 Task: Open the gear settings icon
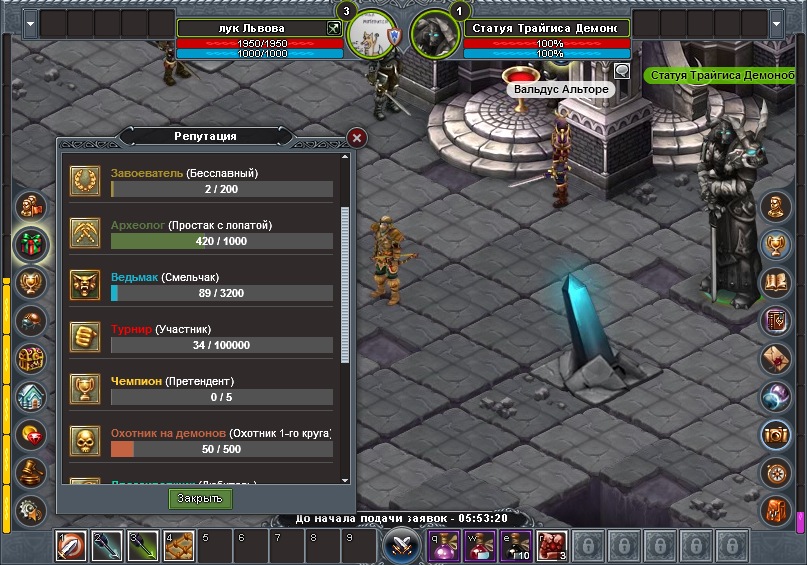coord(32,508)
